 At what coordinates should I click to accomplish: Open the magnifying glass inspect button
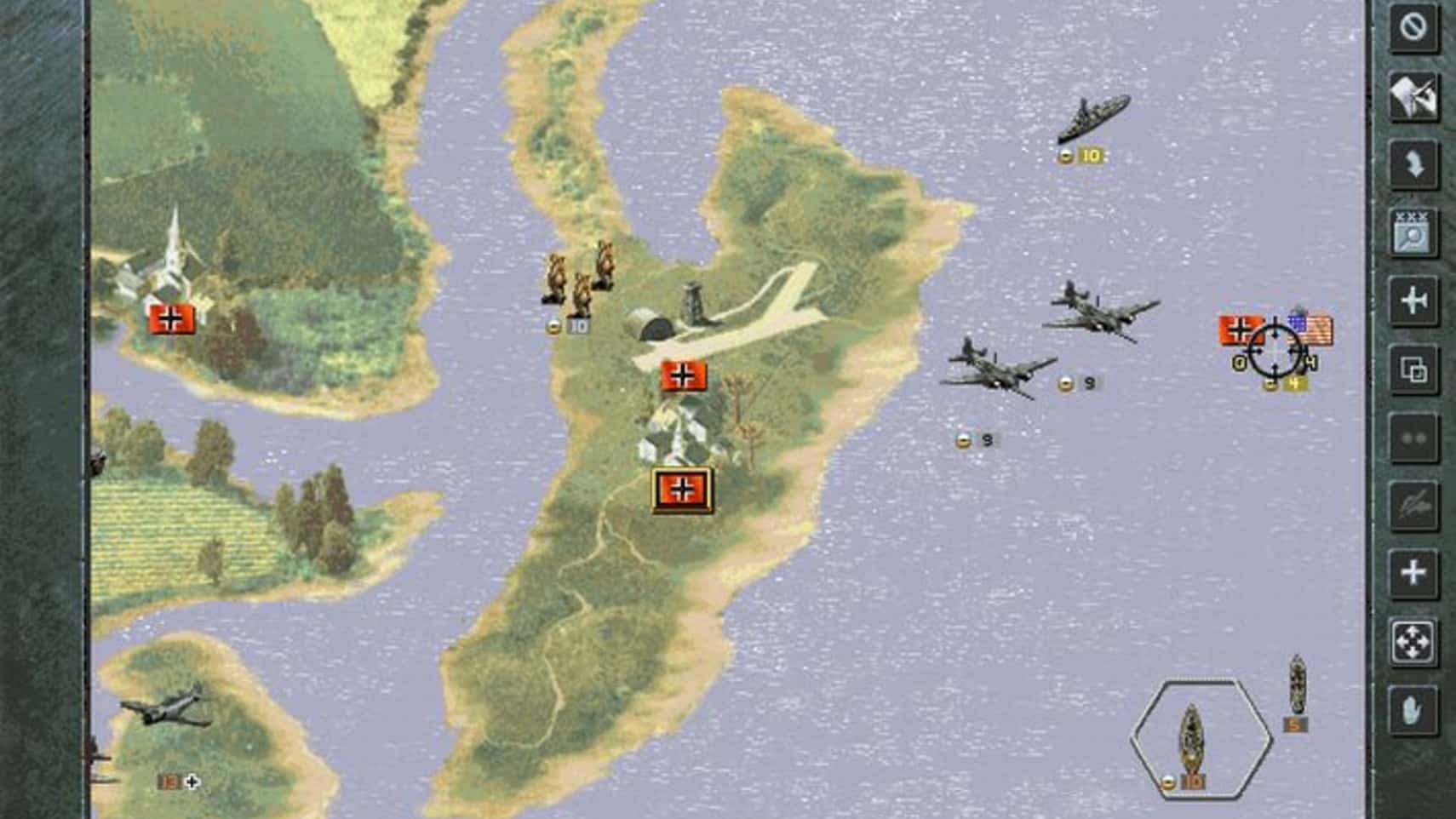coord(1413,232)
